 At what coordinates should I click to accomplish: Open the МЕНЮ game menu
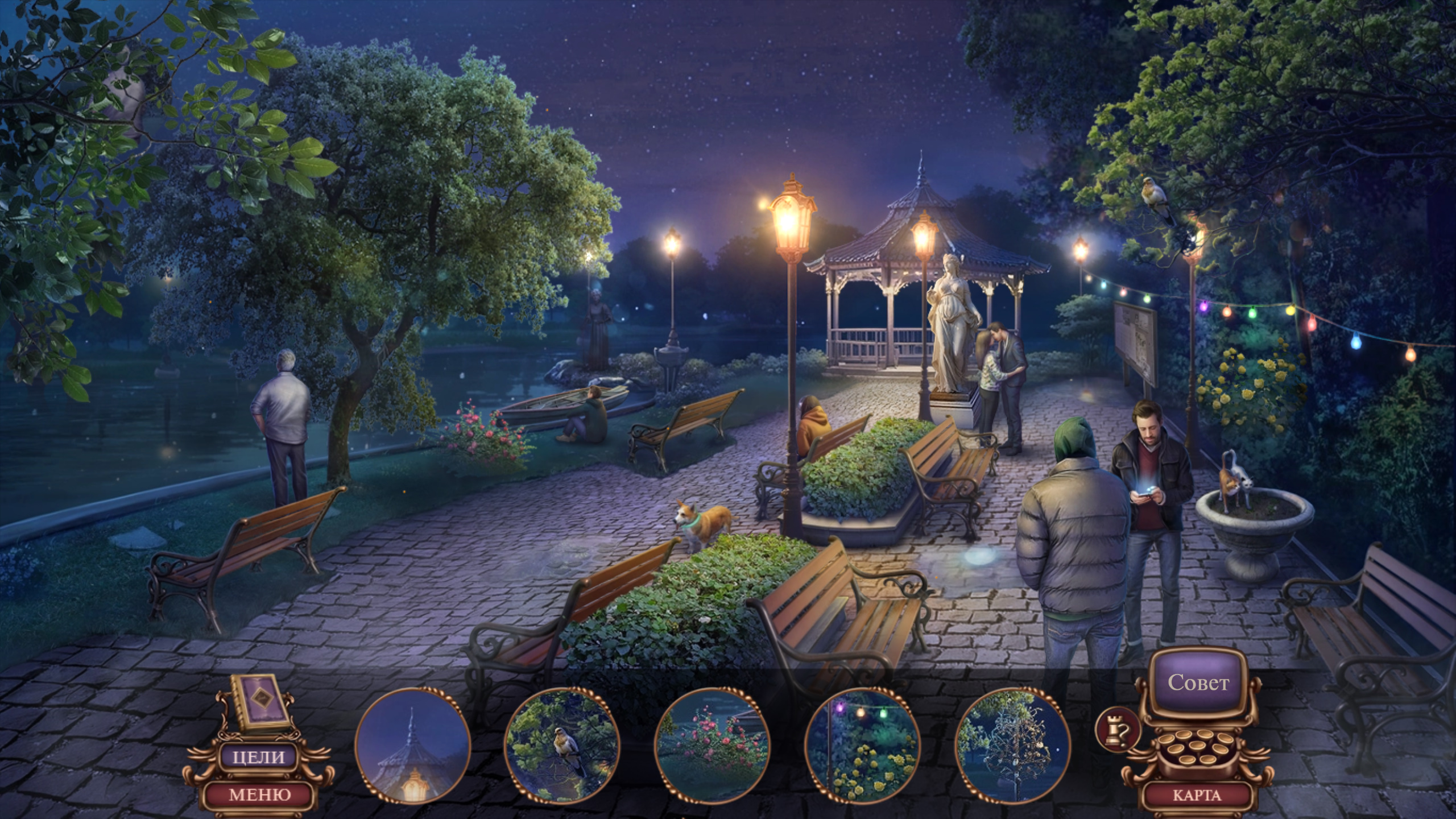tap(259, 794)
